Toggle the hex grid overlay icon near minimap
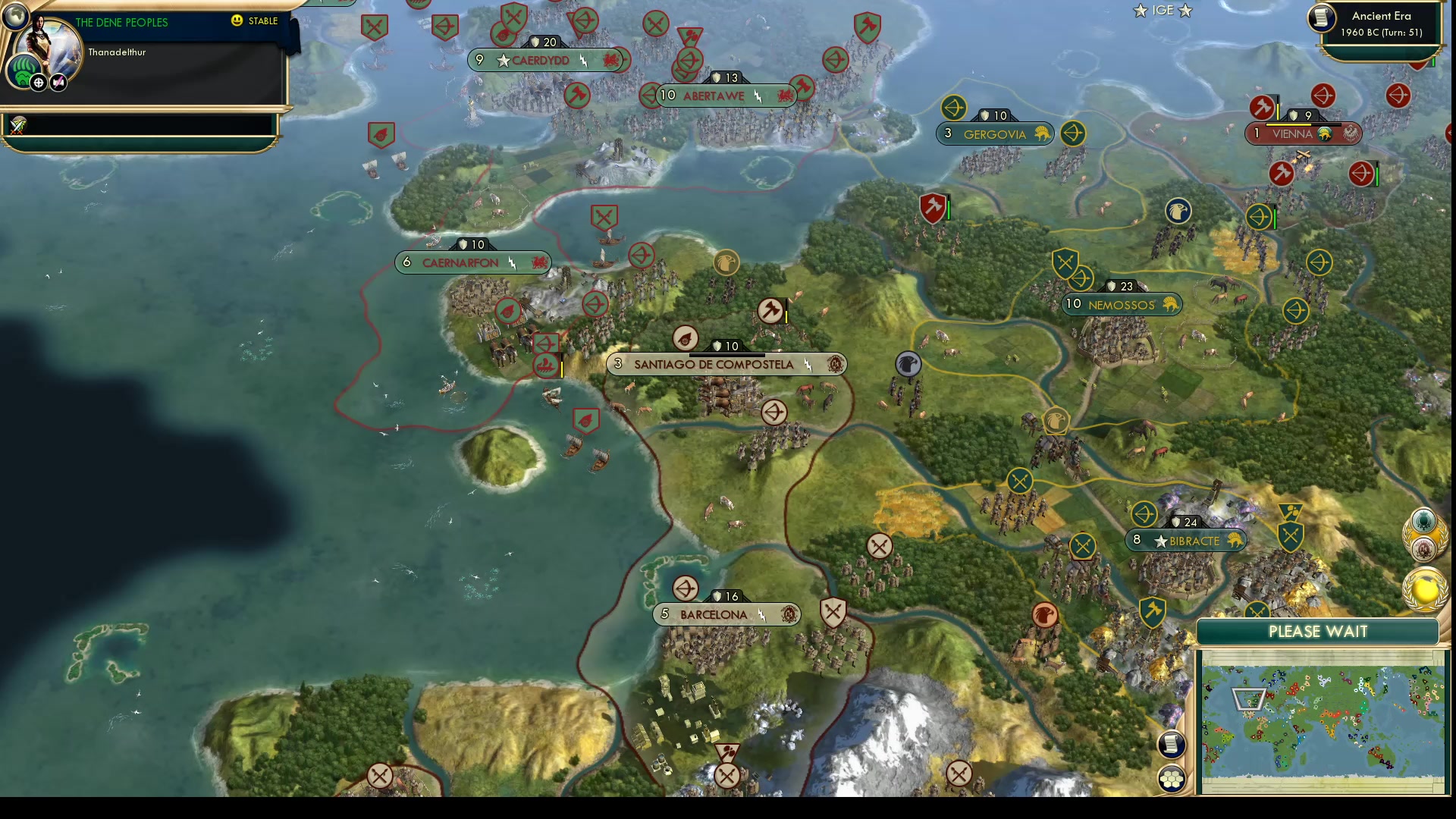 pos(1172,777)
